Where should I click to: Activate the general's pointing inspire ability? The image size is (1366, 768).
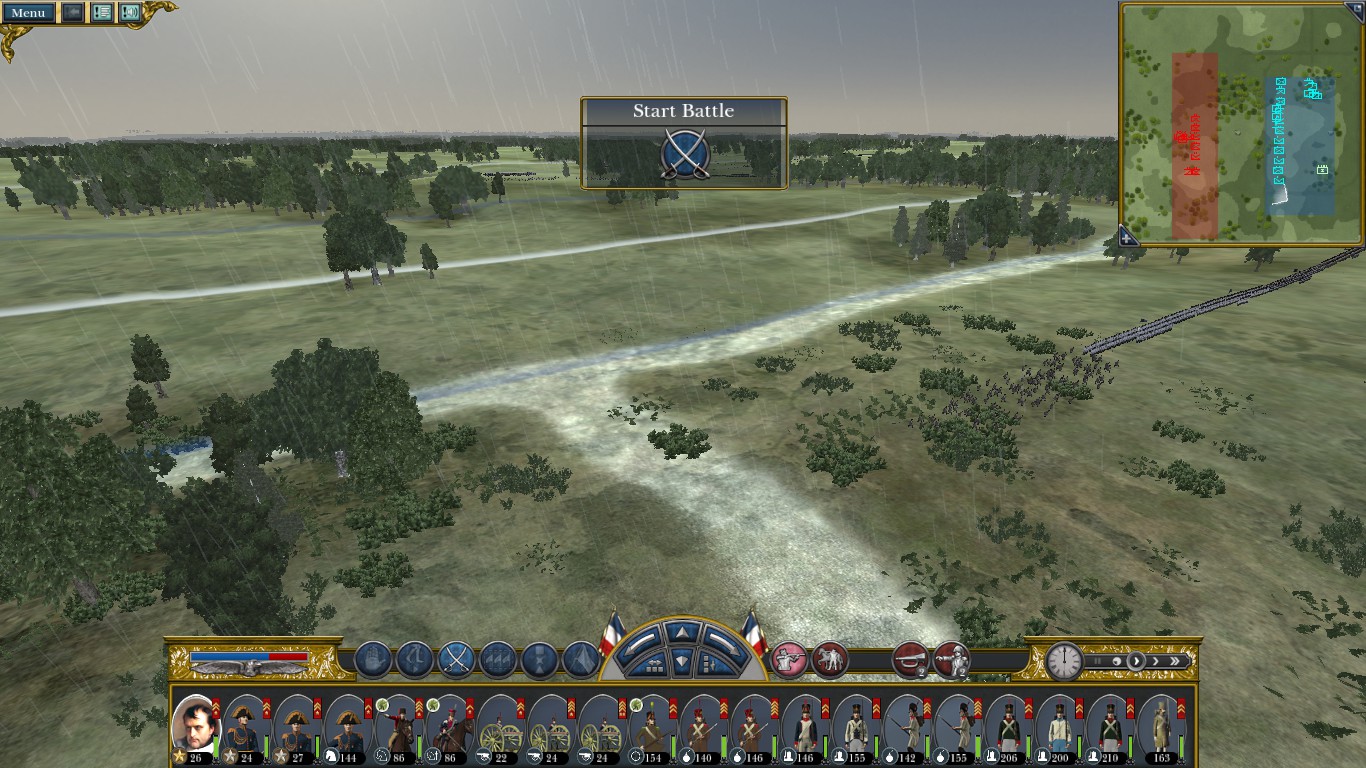coord(951,659)
